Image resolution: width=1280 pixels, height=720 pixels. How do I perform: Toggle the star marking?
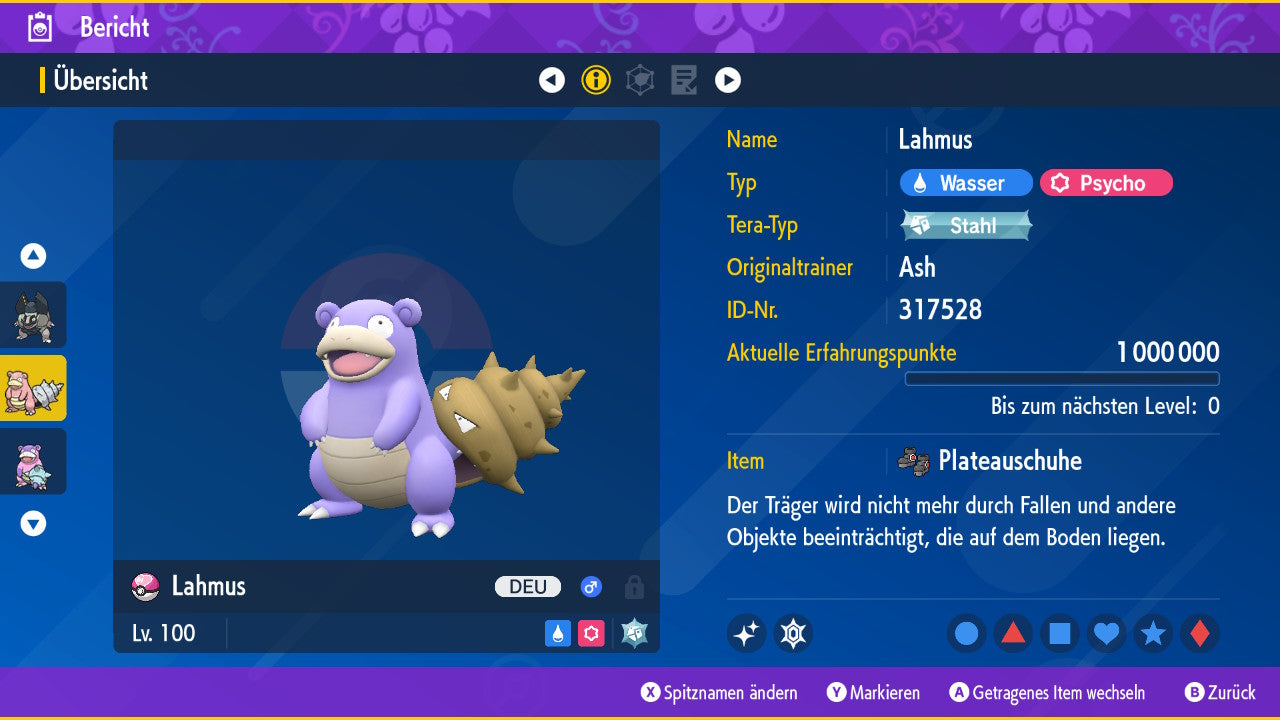coord(1153,633)
